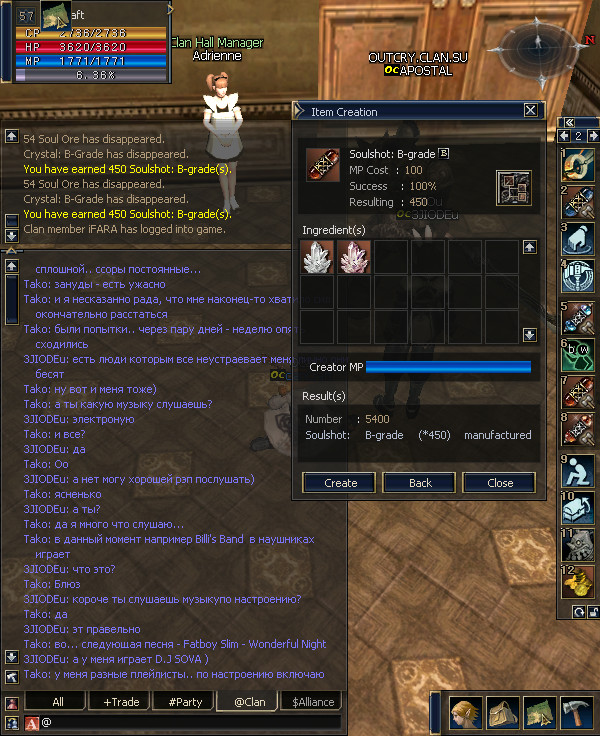The height and width of the screenshot is (736, 600).
Task: Close Item Creation with the X button
Action: tap(531, 112)
